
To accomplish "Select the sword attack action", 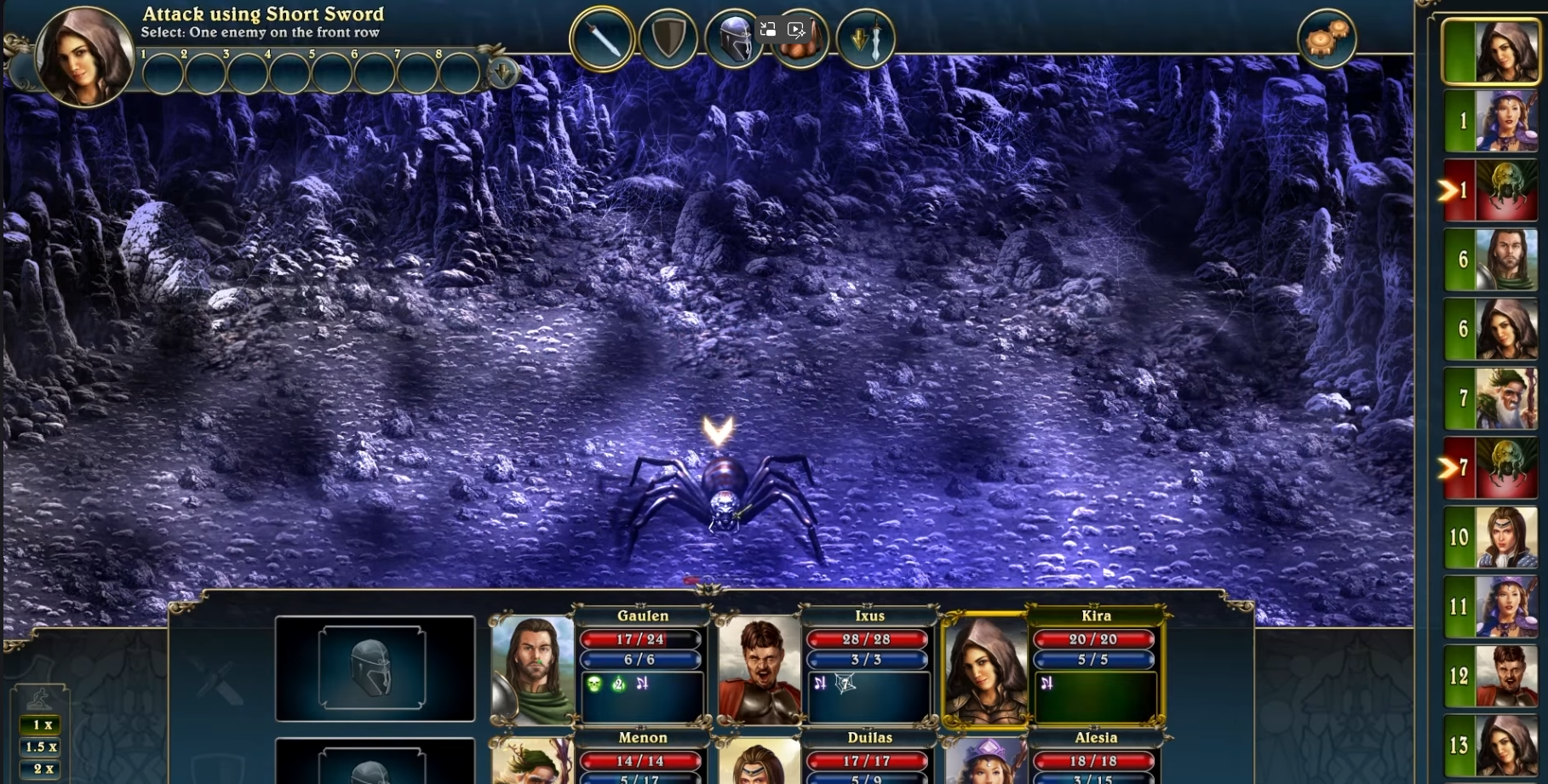I will [601, 38].
